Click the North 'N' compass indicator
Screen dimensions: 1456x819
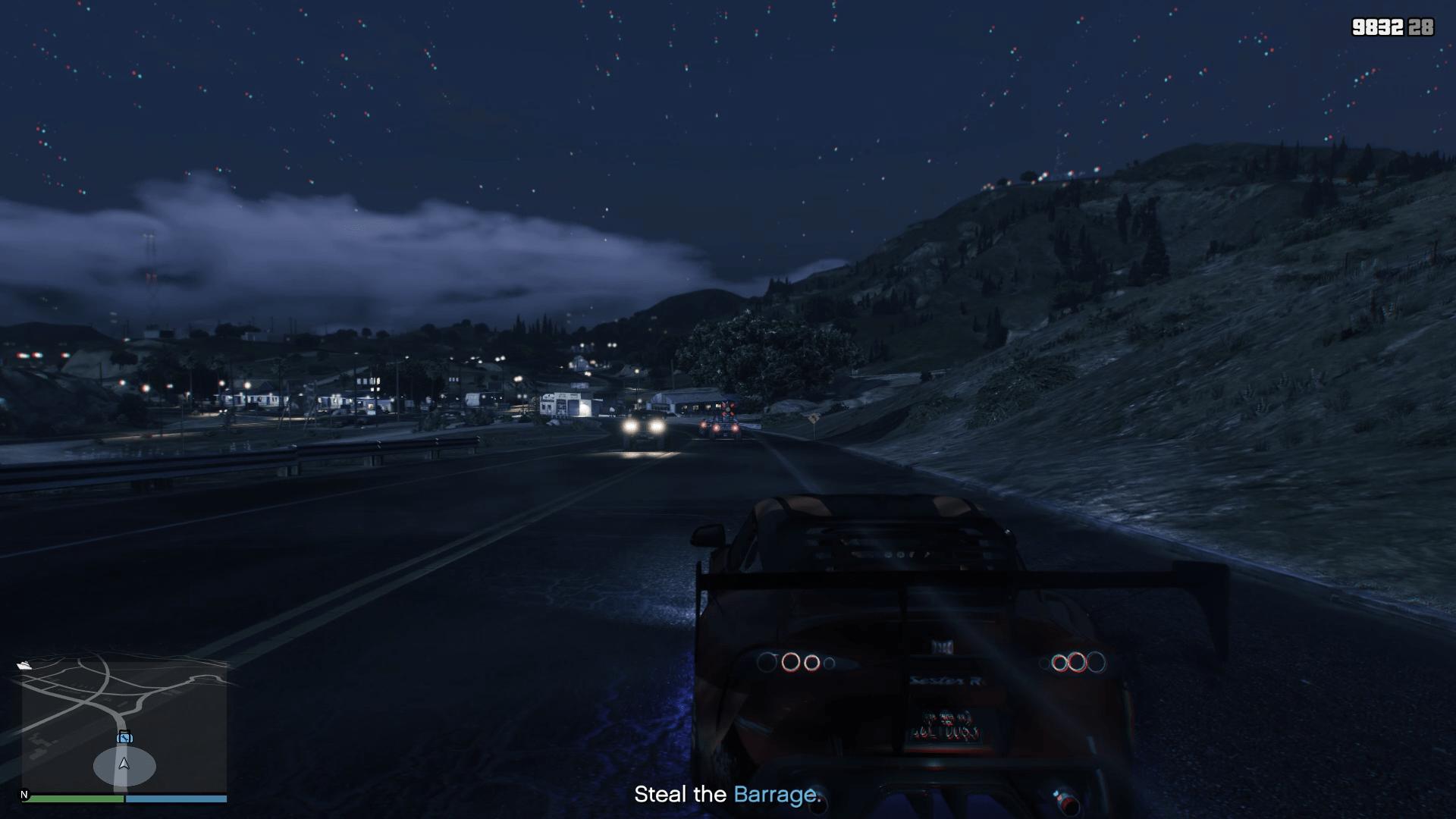click(x=24, y=793)
